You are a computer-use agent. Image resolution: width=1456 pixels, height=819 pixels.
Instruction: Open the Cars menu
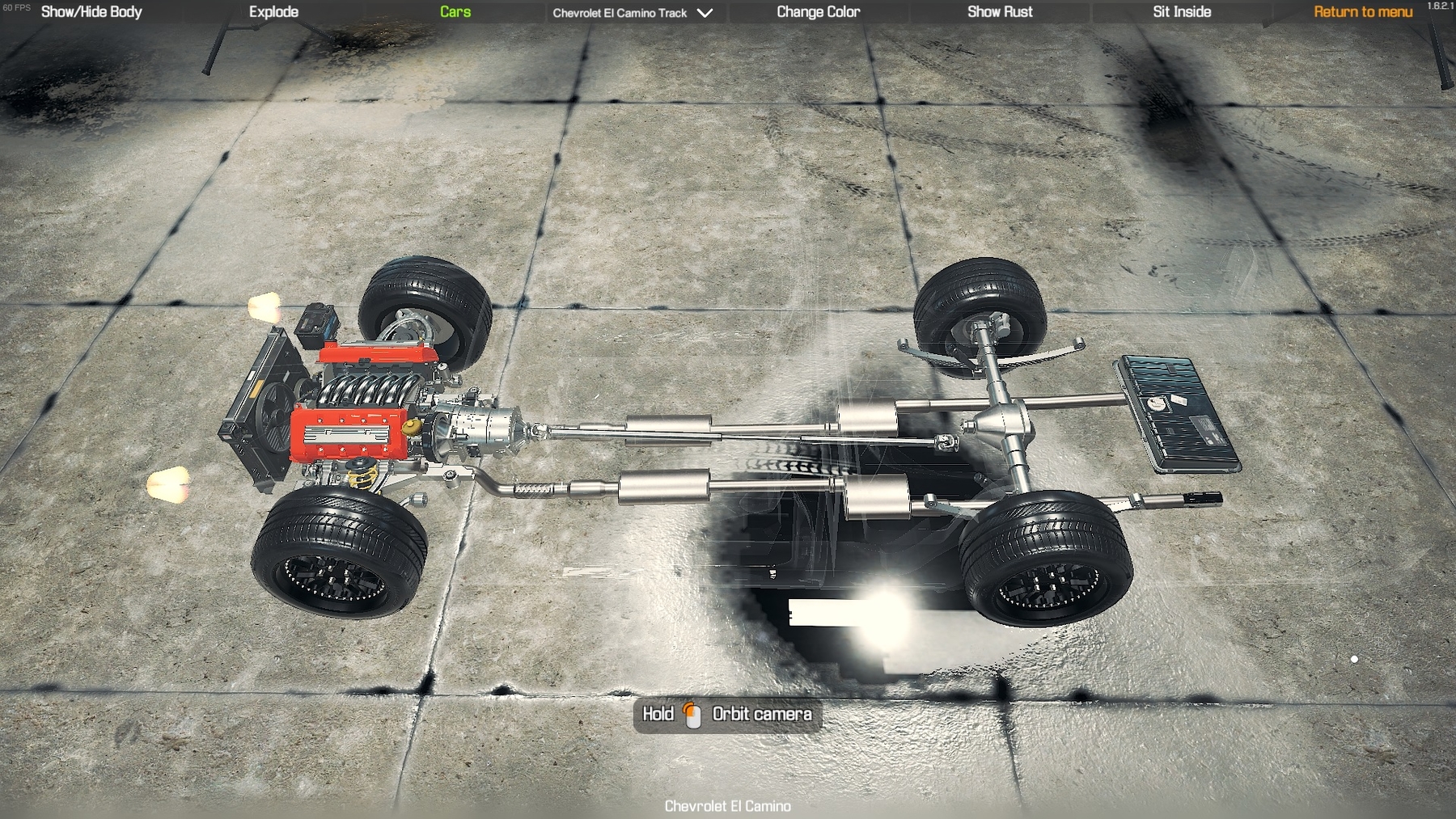[x=455, y=12]
